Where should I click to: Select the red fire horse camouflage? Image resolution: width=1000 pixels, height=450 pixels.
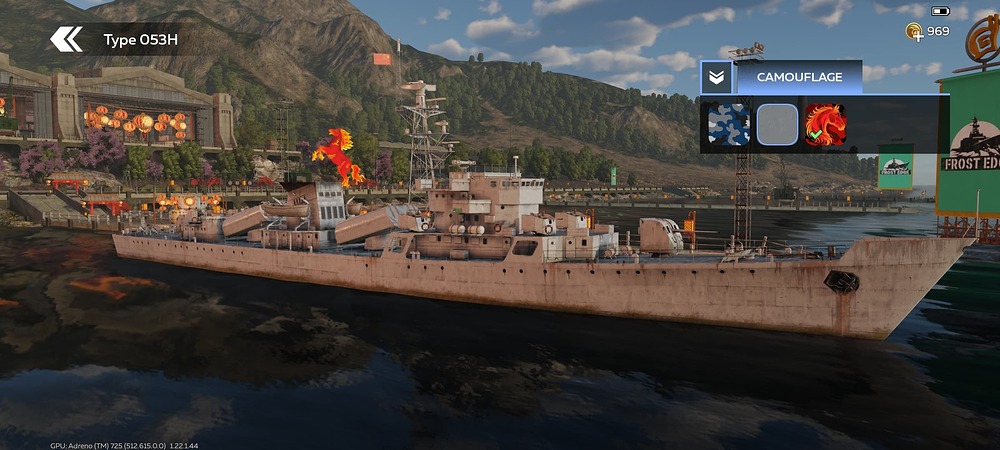tap(826, 125)
